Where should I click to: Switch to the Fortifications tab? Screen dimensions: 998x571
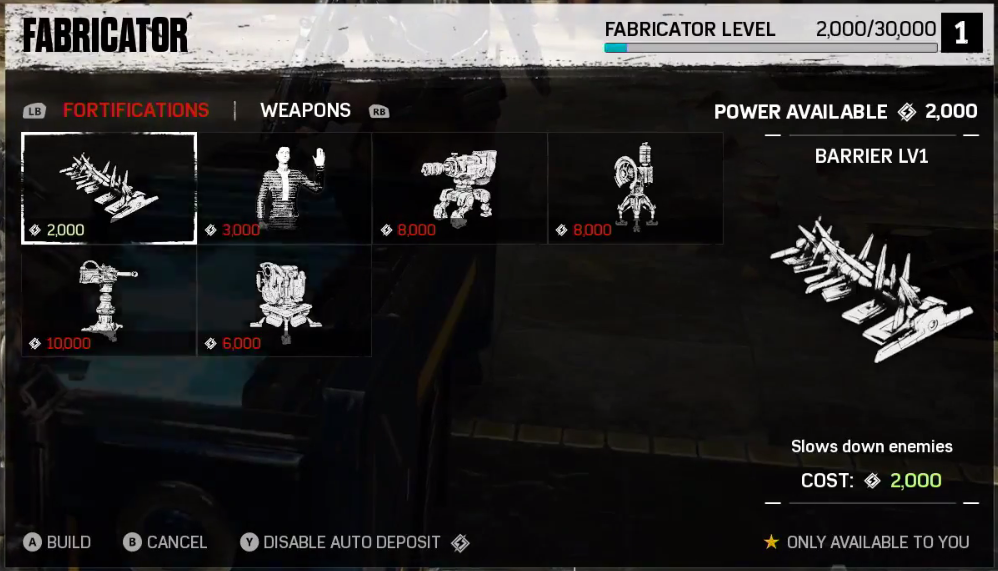136,111
